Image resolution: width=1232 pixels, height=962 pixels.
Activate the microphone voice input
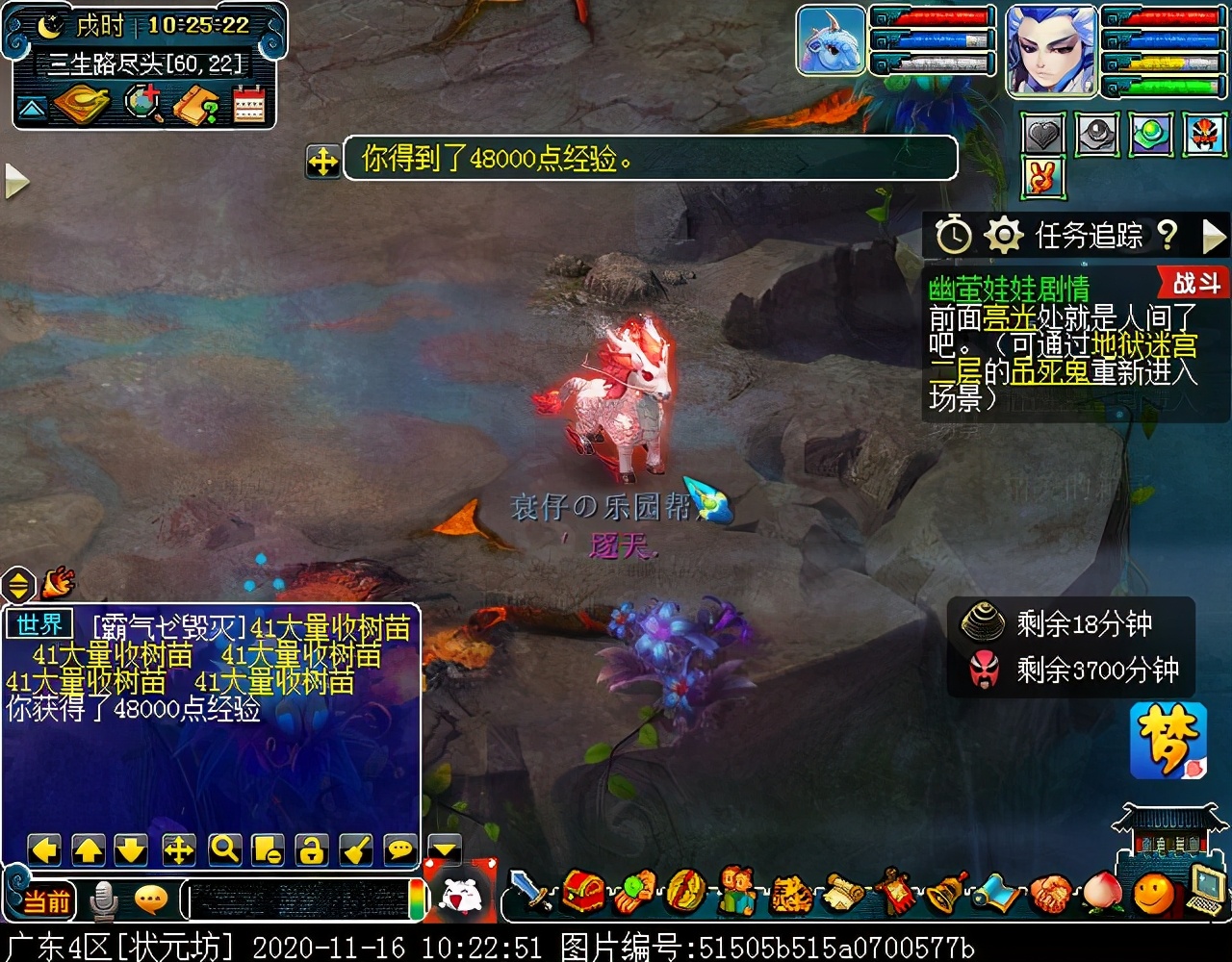pyautogui.click(x=103, y=901)
